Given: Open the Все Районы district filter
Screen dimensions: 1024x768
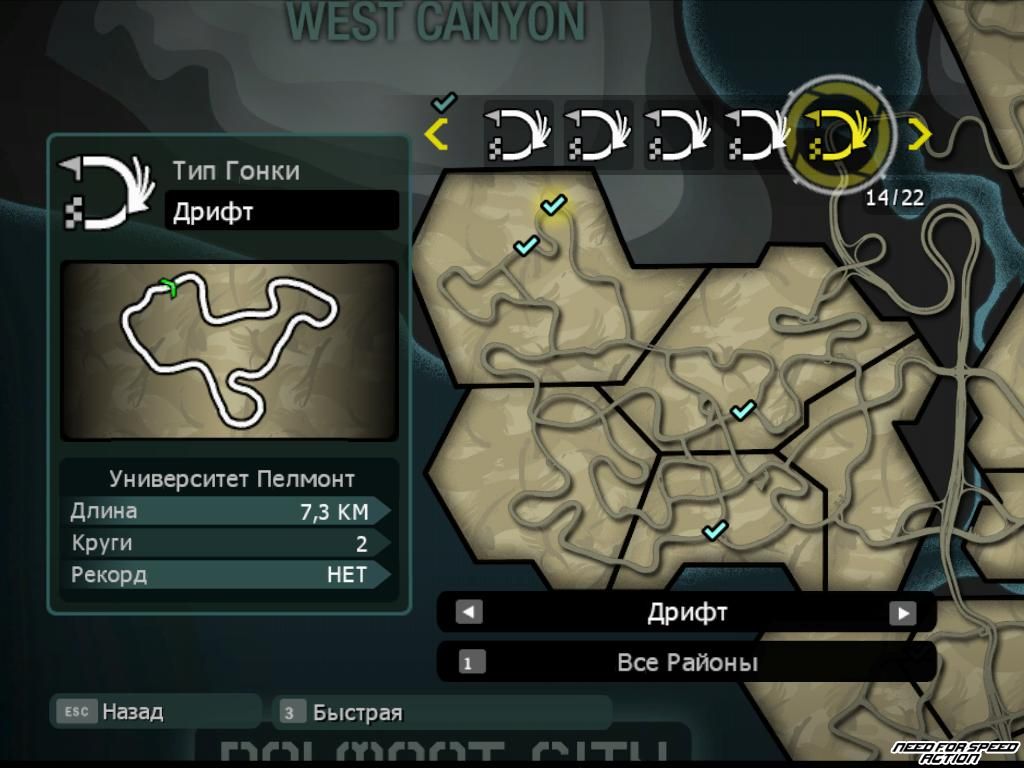Looking at the screenshot, I should click(x=686, y=662).
